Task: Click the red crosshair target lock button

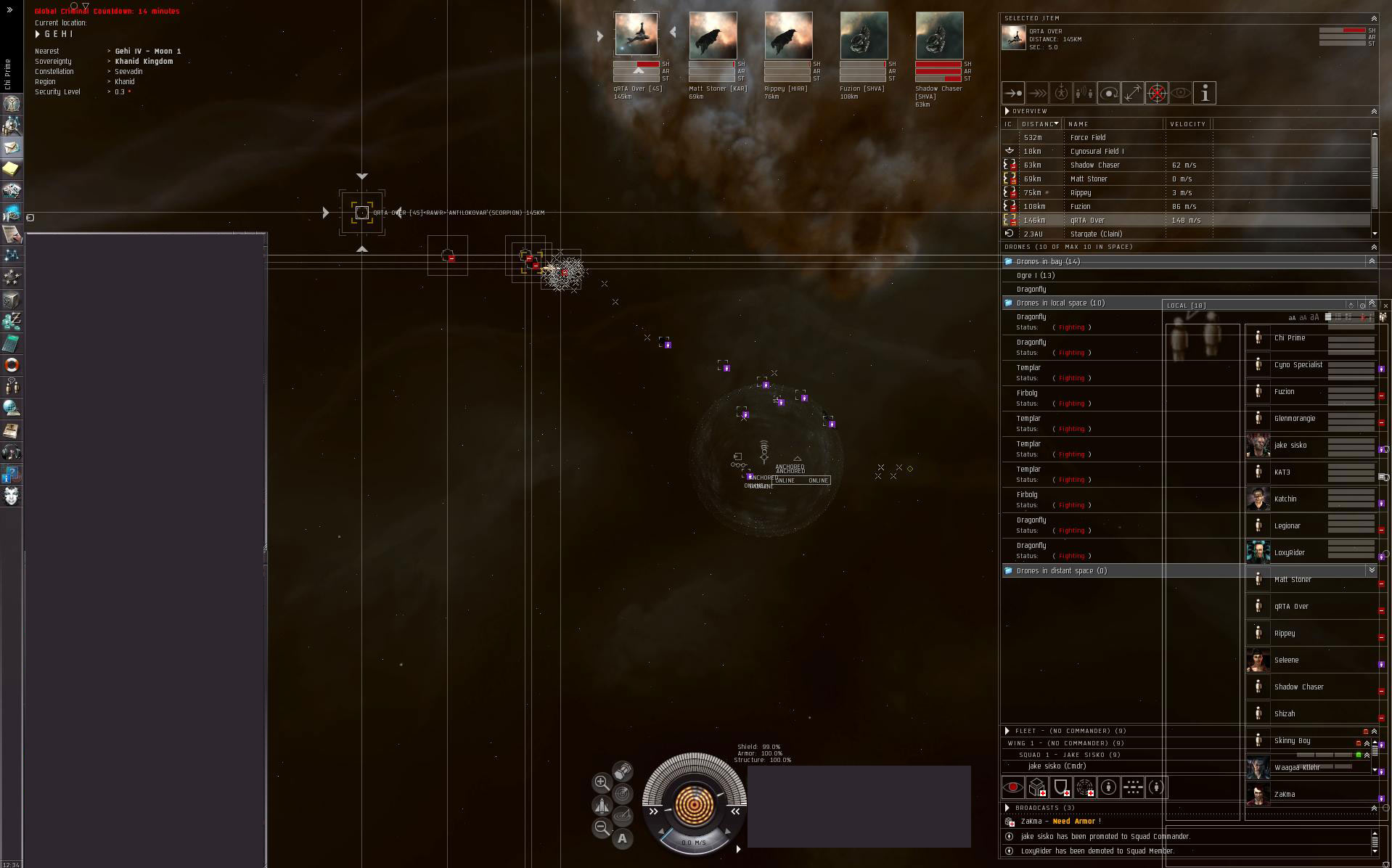Action: tap(1157, 93)
